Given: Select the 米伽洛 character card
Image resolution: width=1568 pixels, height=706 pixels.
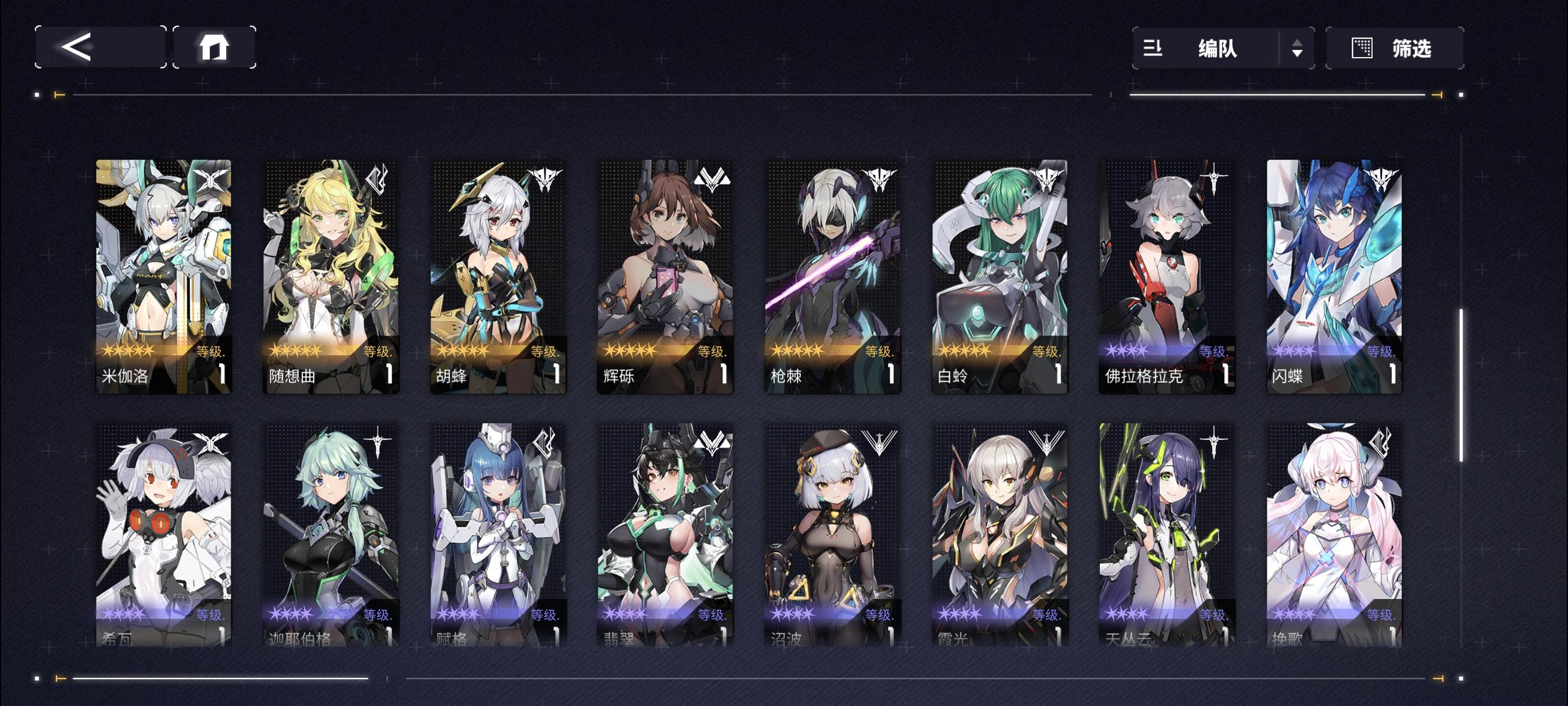Looking at the screenshot, I should (162, 274).
